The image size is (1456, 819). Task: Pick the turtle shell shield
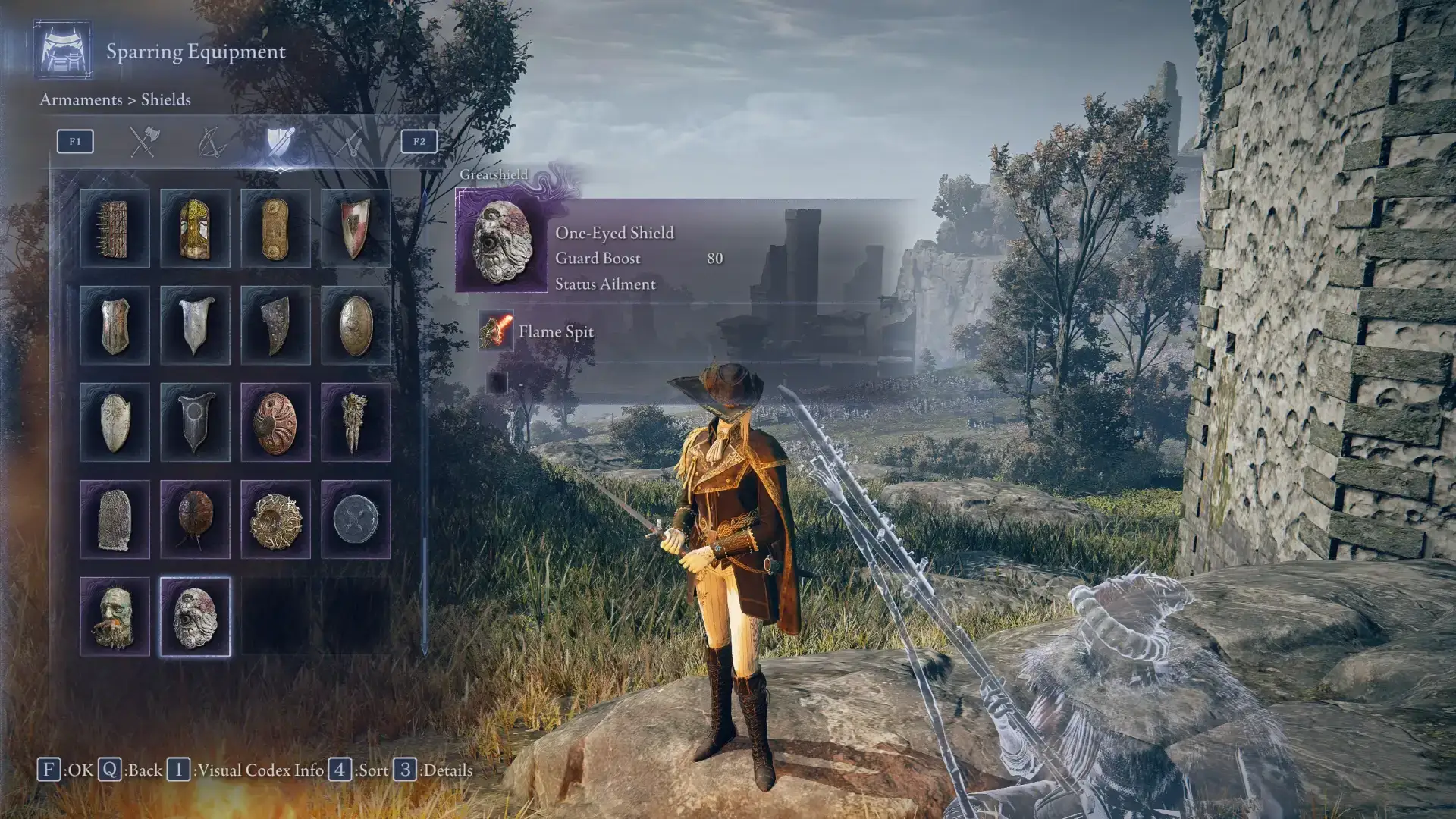[195, 519]
